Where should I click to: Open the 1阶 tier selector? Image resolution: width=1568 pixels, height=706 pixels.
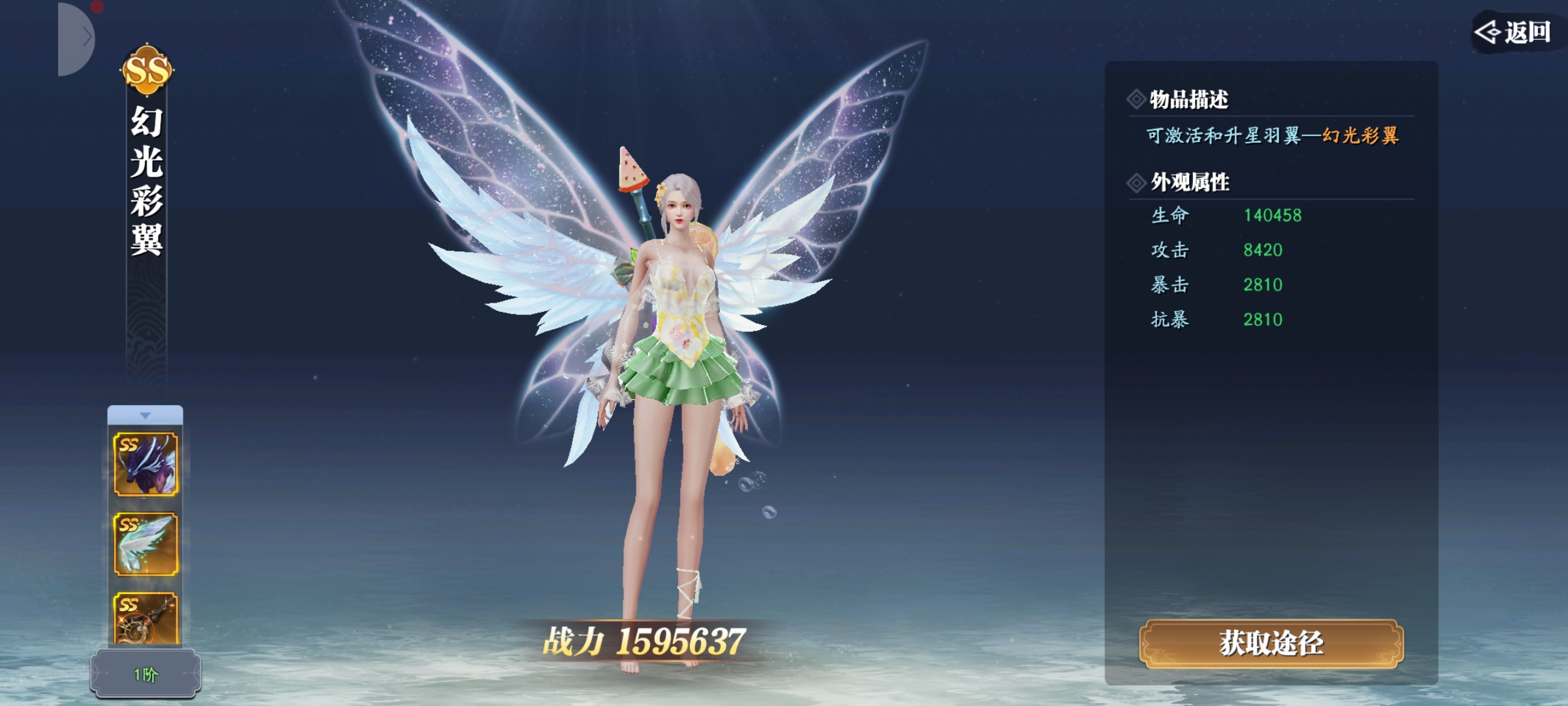click(x=146, y=674)
